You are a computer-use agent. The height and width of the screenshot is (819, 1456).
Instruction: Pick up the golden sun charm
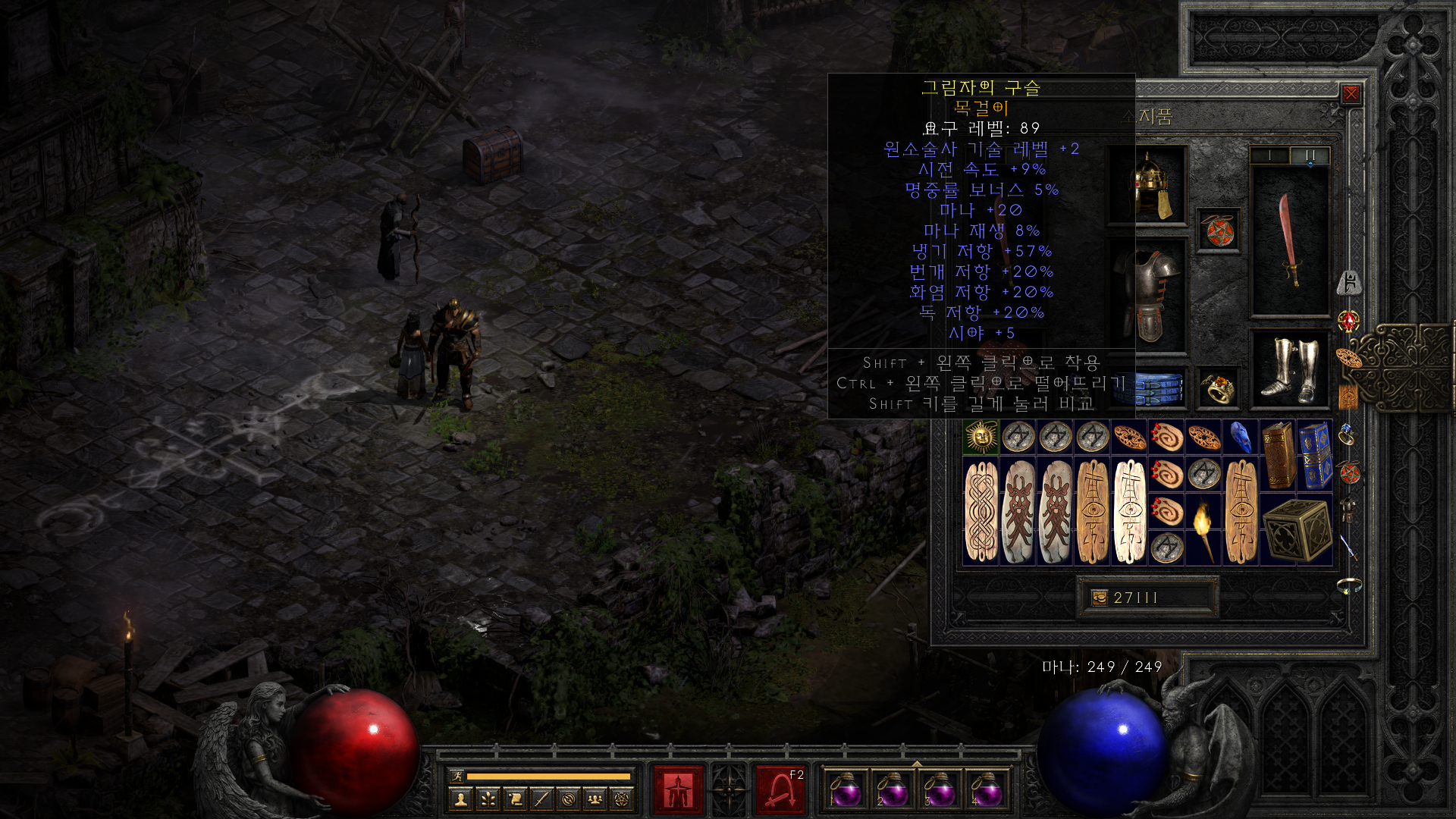(x=981, y=437)
